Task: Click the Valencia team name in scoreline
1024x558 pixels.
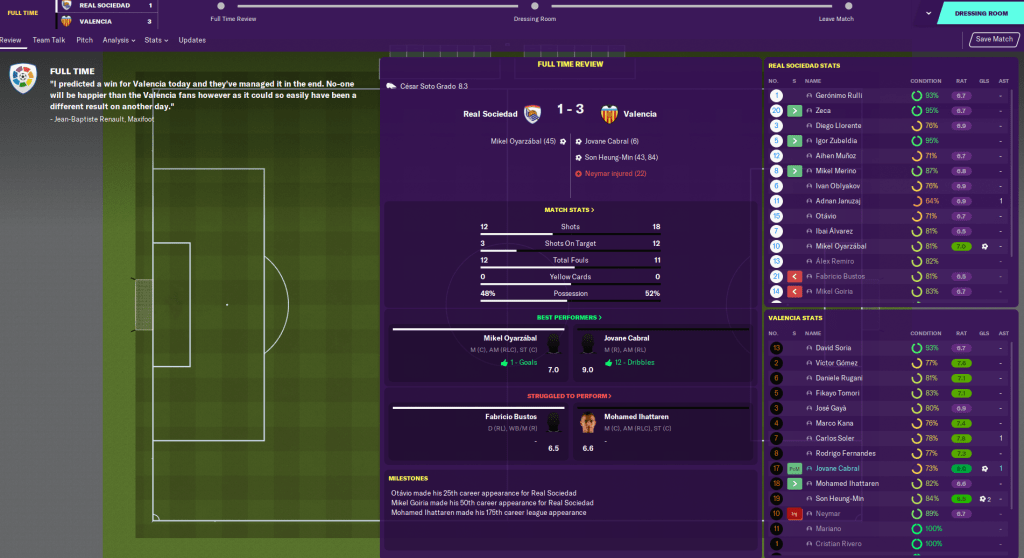Action: click(x=640, y=114)
